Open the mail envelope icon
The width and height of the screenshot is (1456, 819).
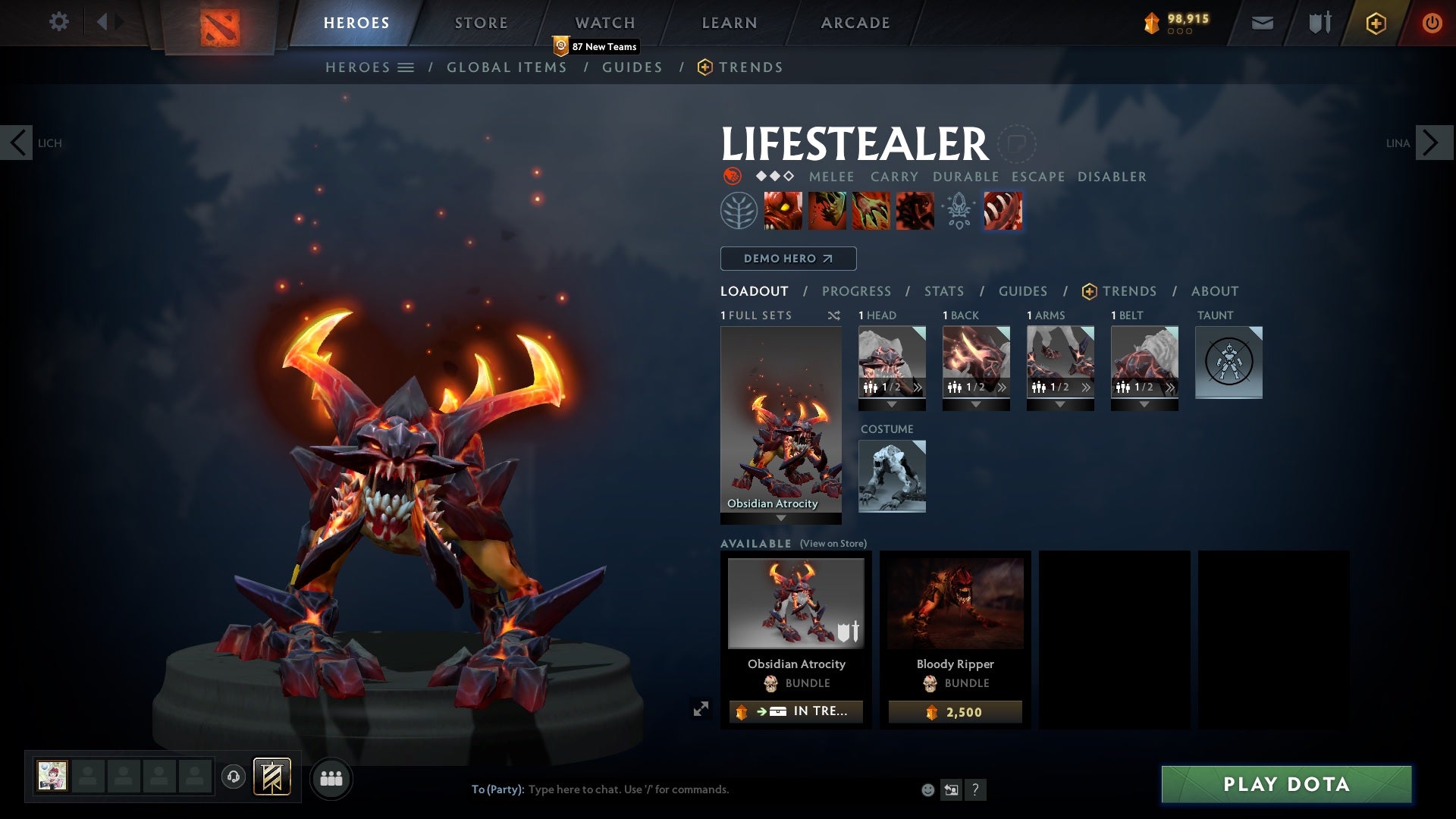(x=1261, y=23)
